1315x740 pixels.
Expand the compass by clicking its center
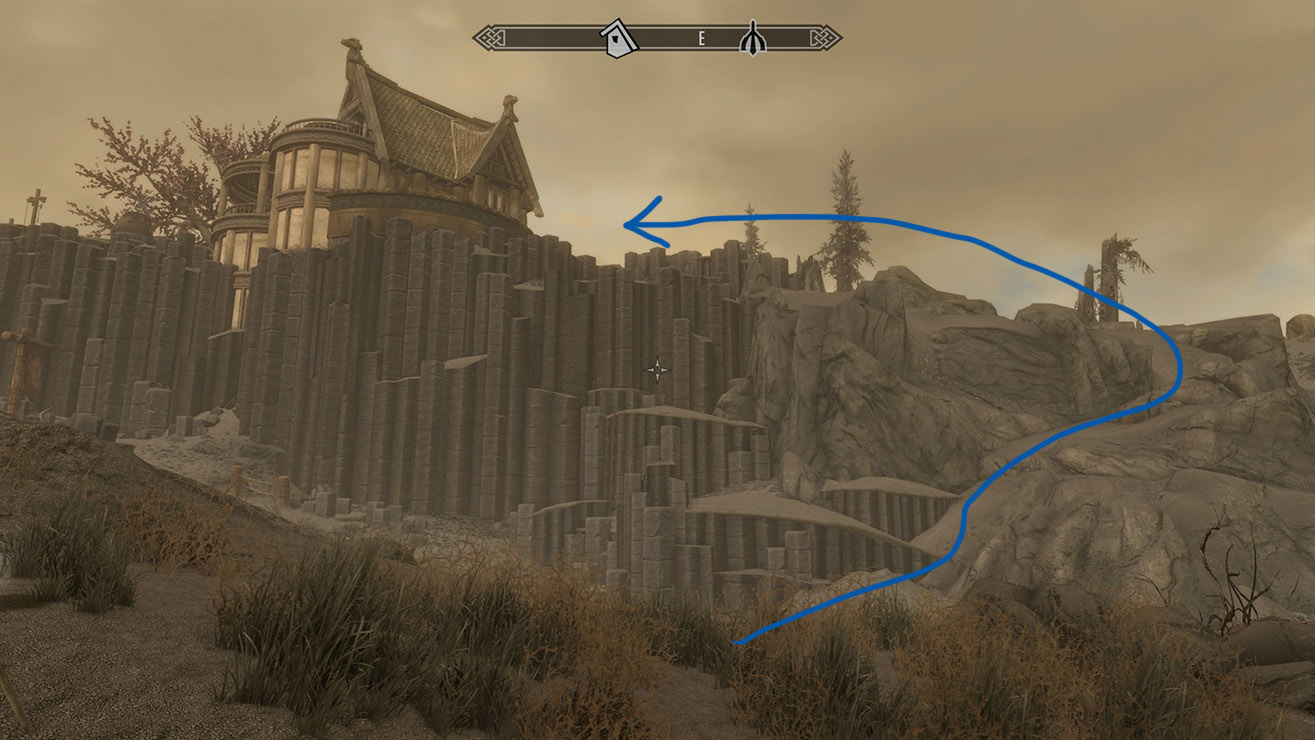(657, 38)
